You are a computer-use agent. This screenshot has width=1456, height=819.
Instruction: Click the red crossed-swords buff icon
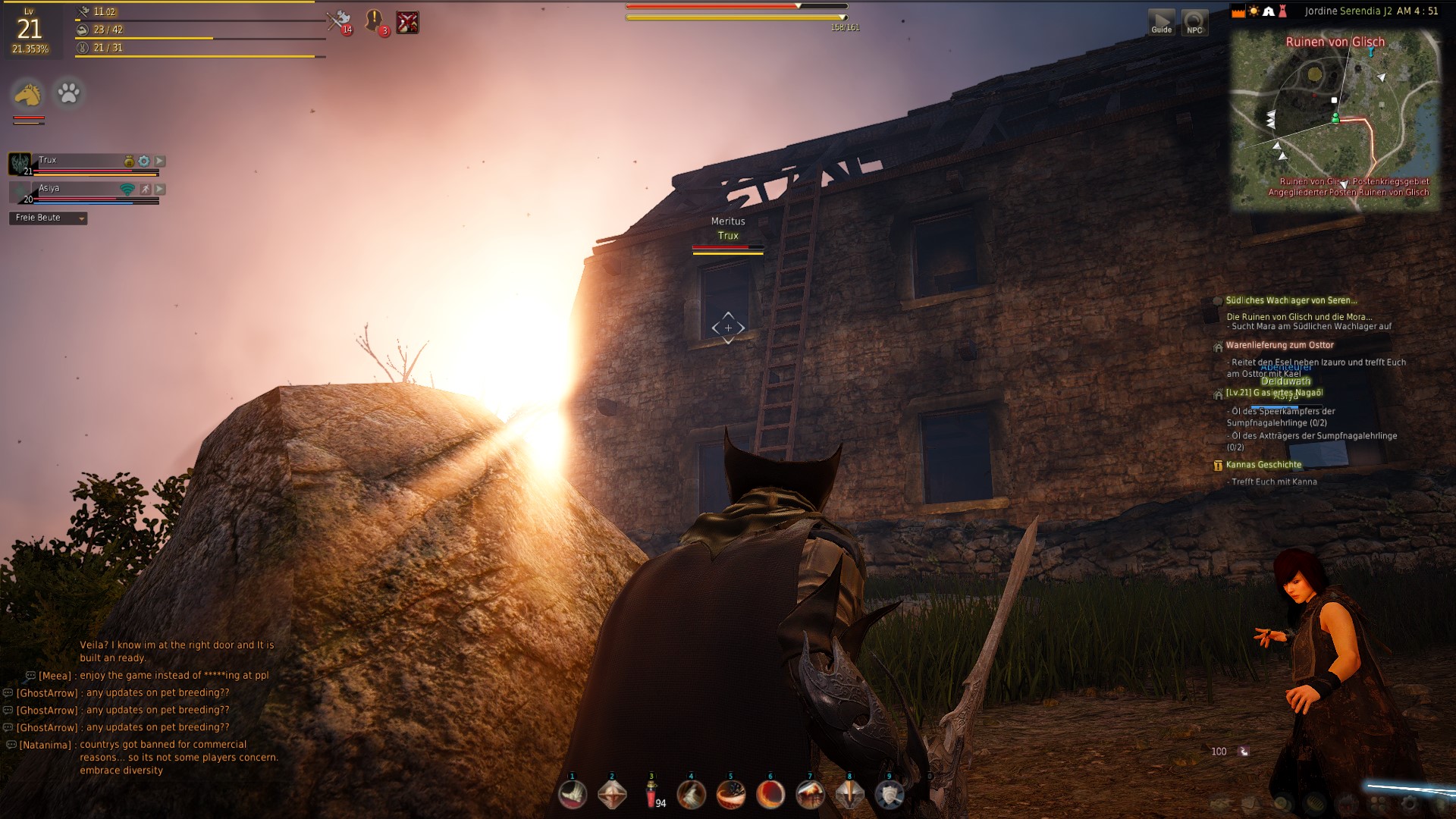(x=407, y=23)
